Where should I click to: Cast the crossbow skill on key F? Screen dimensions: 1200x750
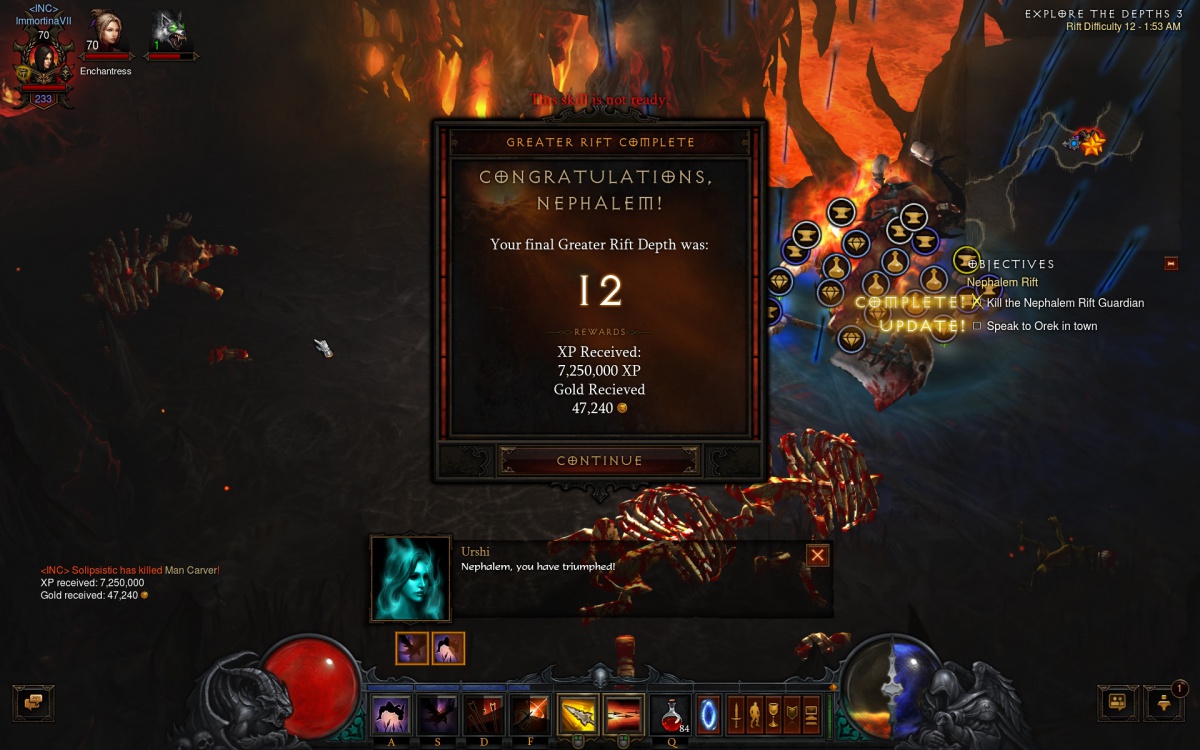(x=530, y=716)
